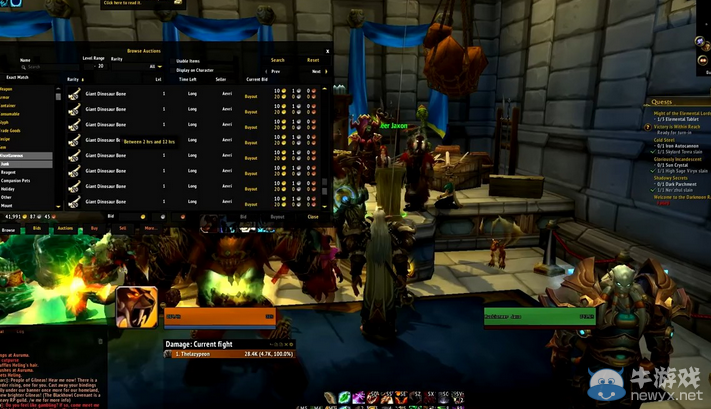Click the Damage: Current fight meter header

tap(205, 344)
